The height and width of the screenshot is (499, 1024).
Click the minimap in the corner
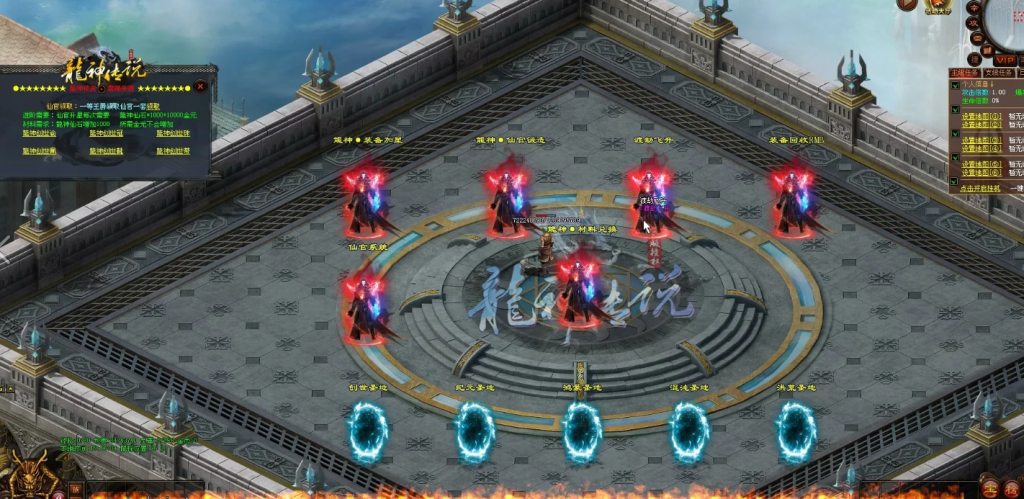(x=1008, y=22)
